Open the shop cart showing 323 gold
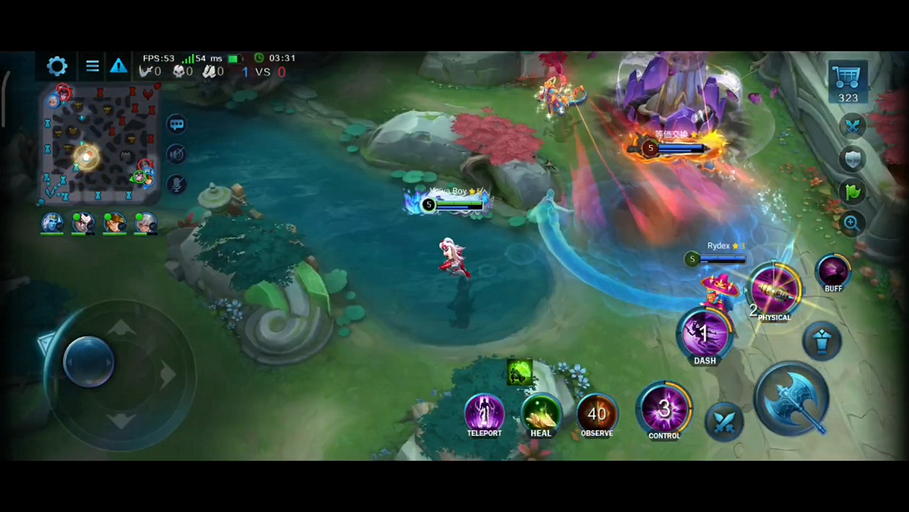The width and height of the screenshot is (909, 512). point(848,81)
